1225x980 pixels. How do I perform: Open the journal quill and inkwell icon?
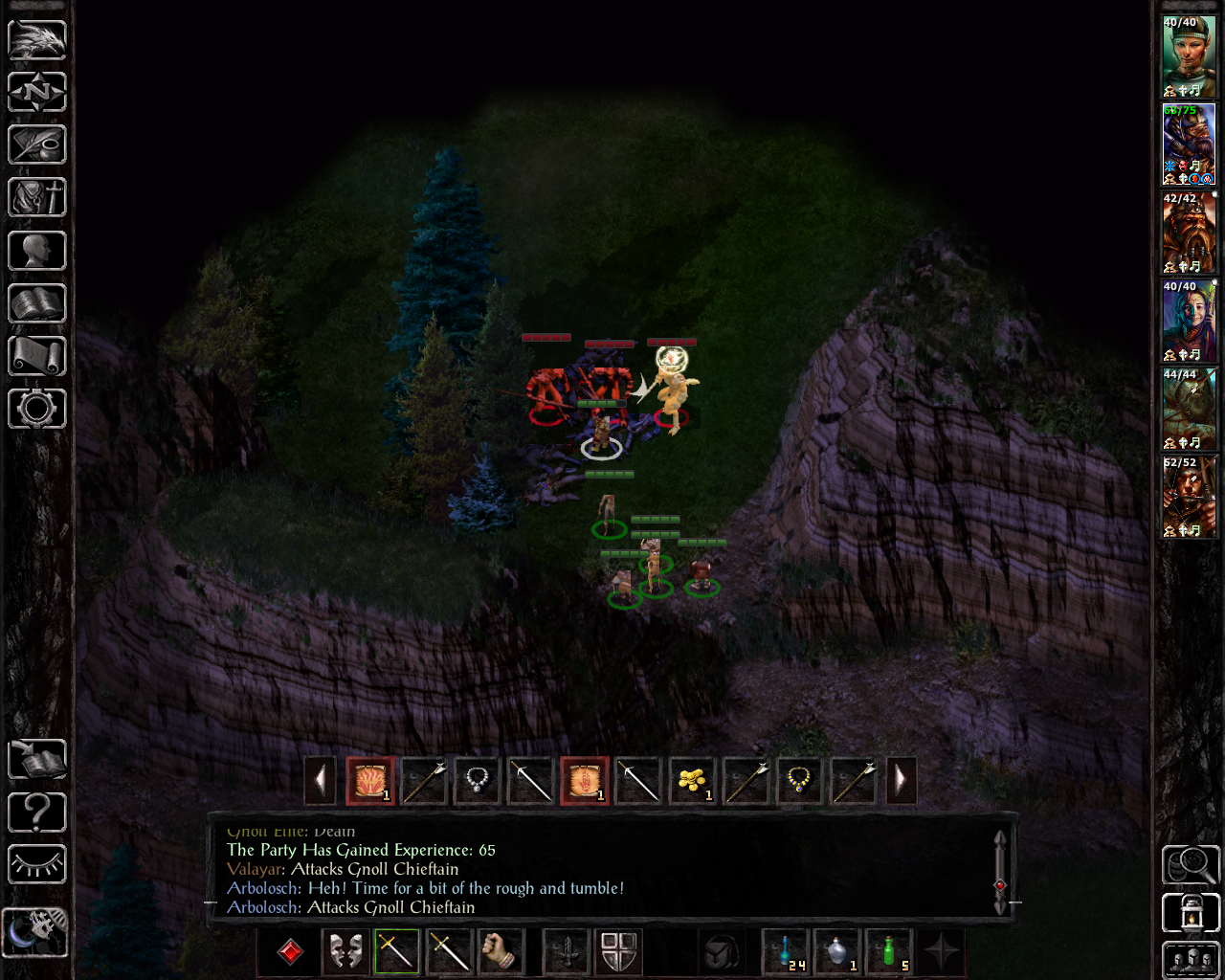(x=37, y=145)
